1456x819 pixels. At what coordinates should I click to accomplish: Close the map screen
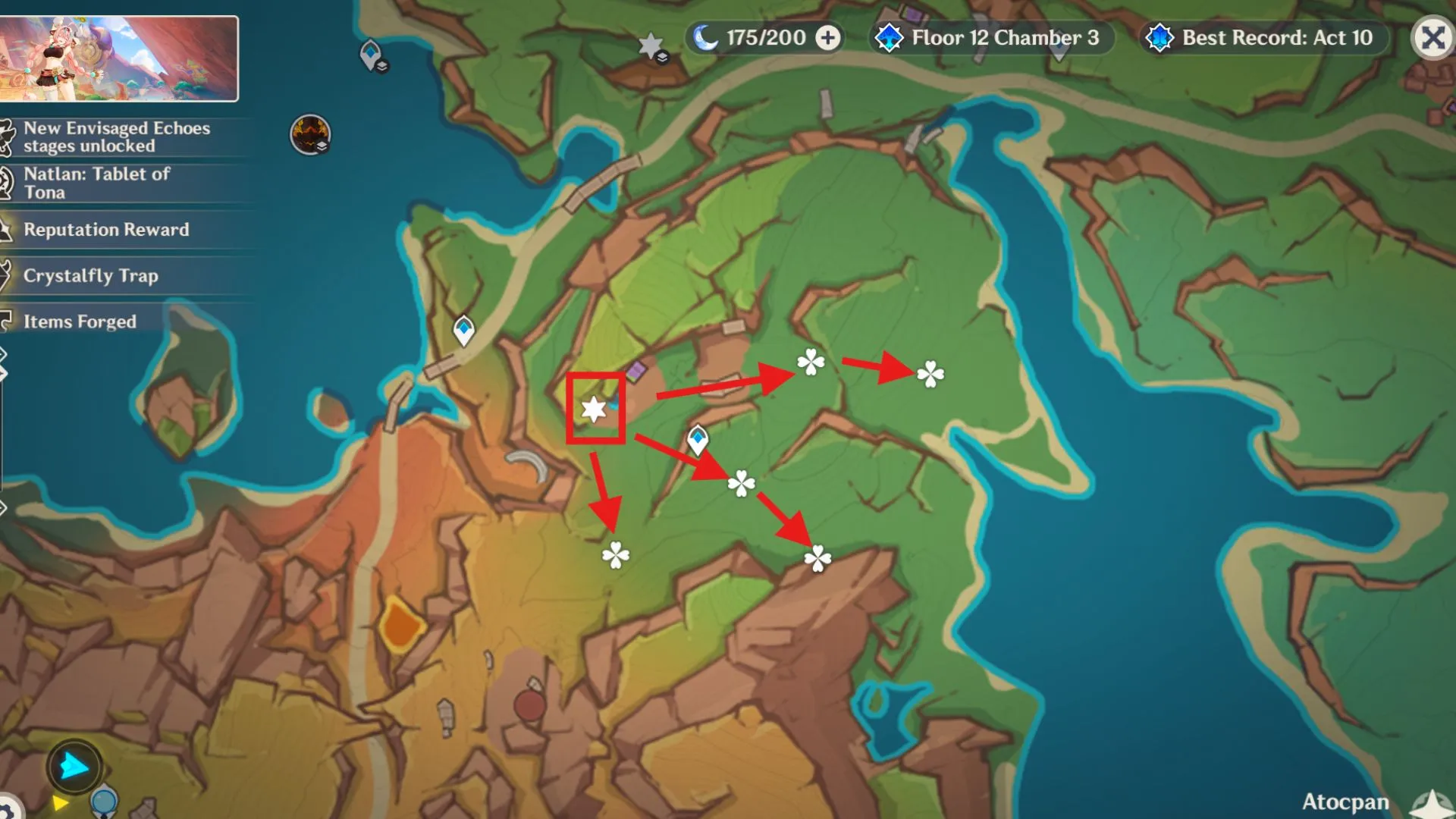tap(1432, 37)
